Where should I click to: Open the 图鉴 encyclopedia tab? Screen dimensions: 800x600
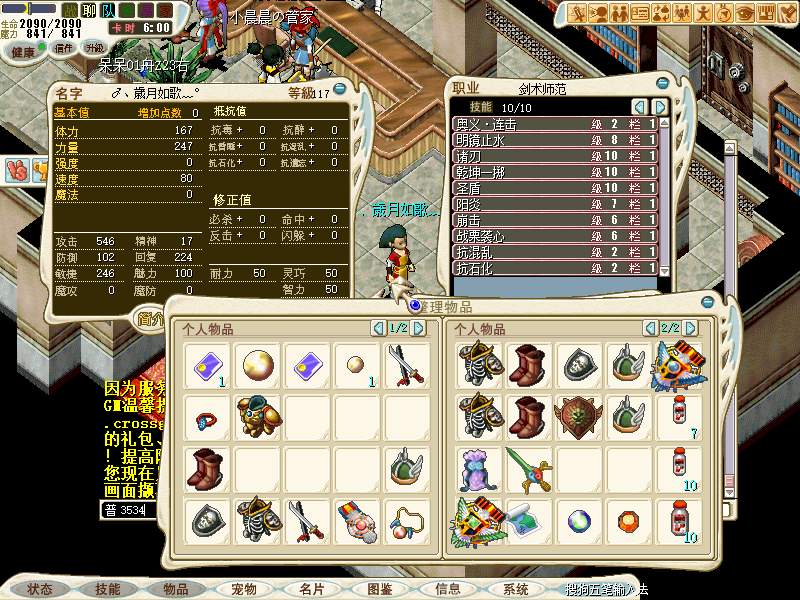380,589
